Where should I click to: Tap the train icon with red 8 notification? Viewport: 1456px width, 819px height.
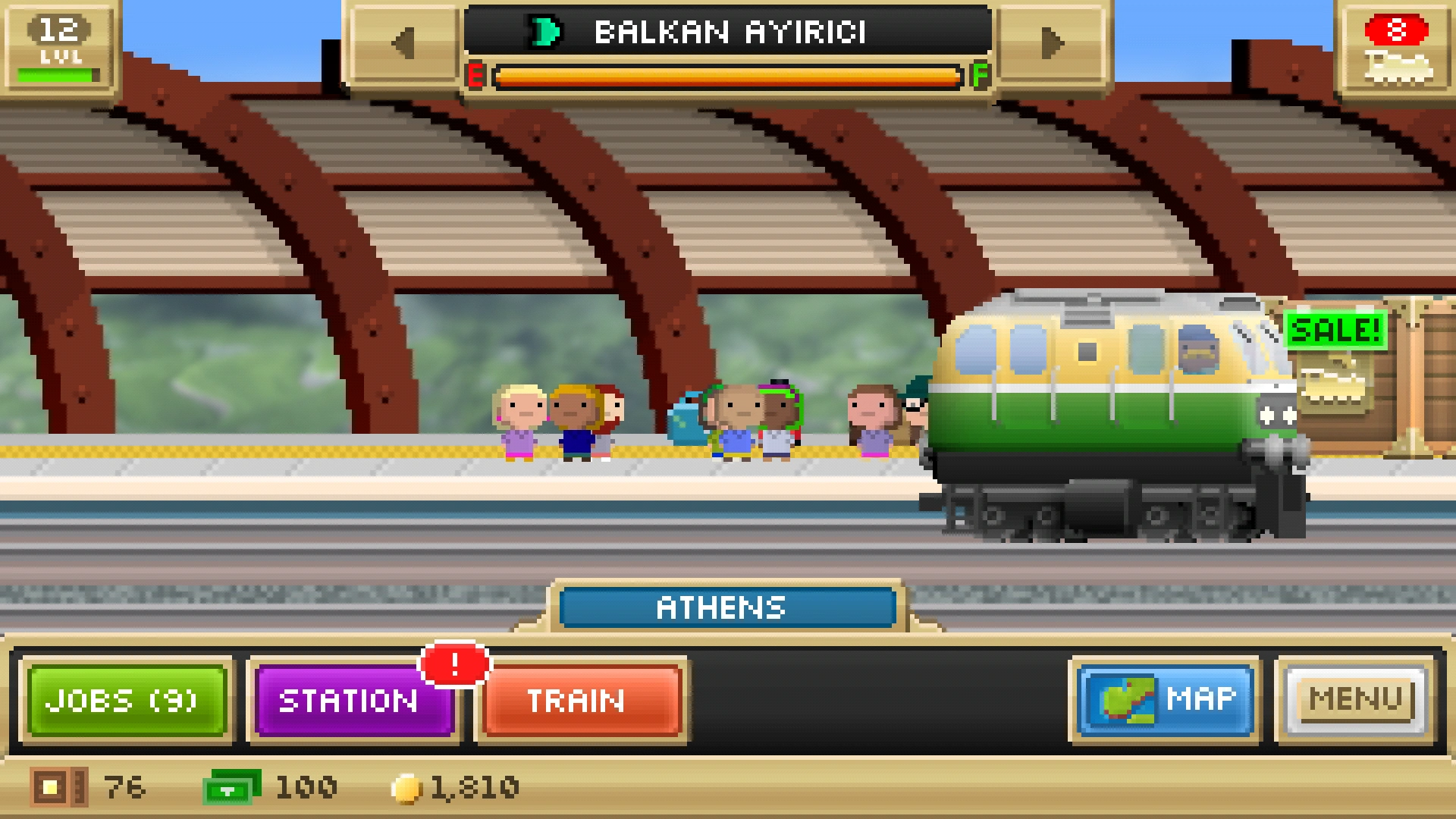[1397, 49]
